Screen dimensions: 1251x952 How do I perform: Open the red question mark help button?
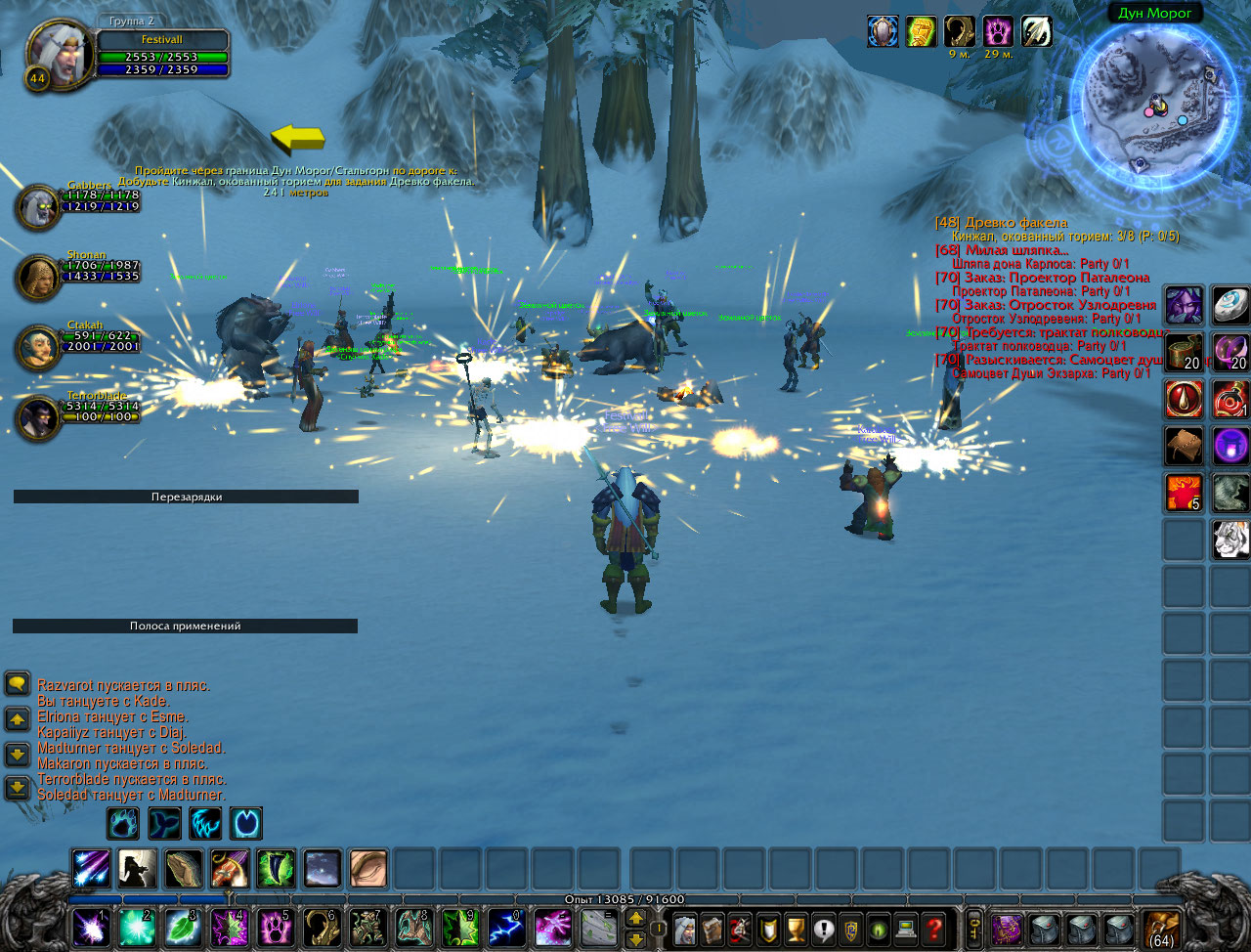(934, 927)
